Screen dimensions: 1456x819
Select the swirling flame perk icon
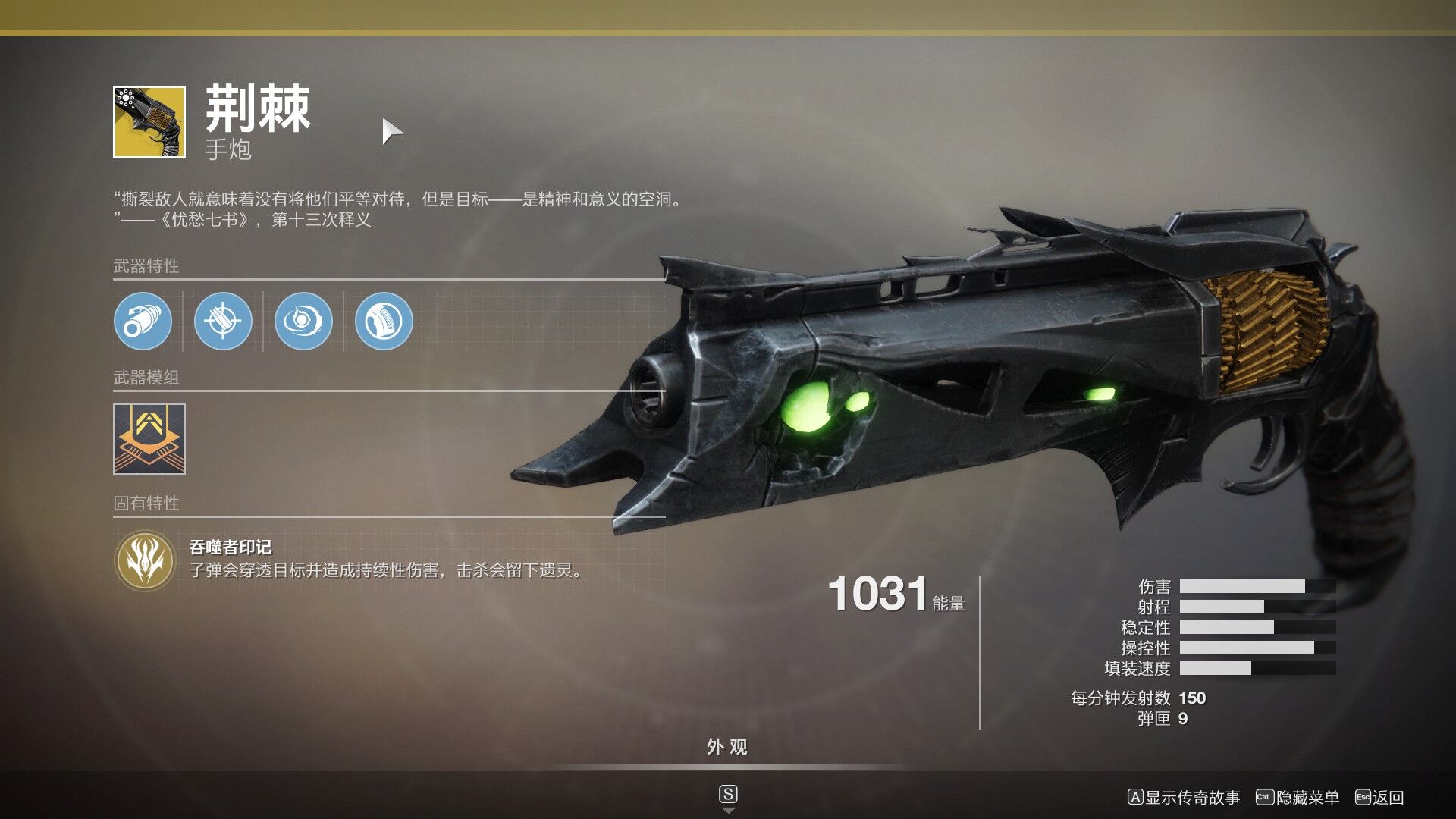(x=302, y=322)
